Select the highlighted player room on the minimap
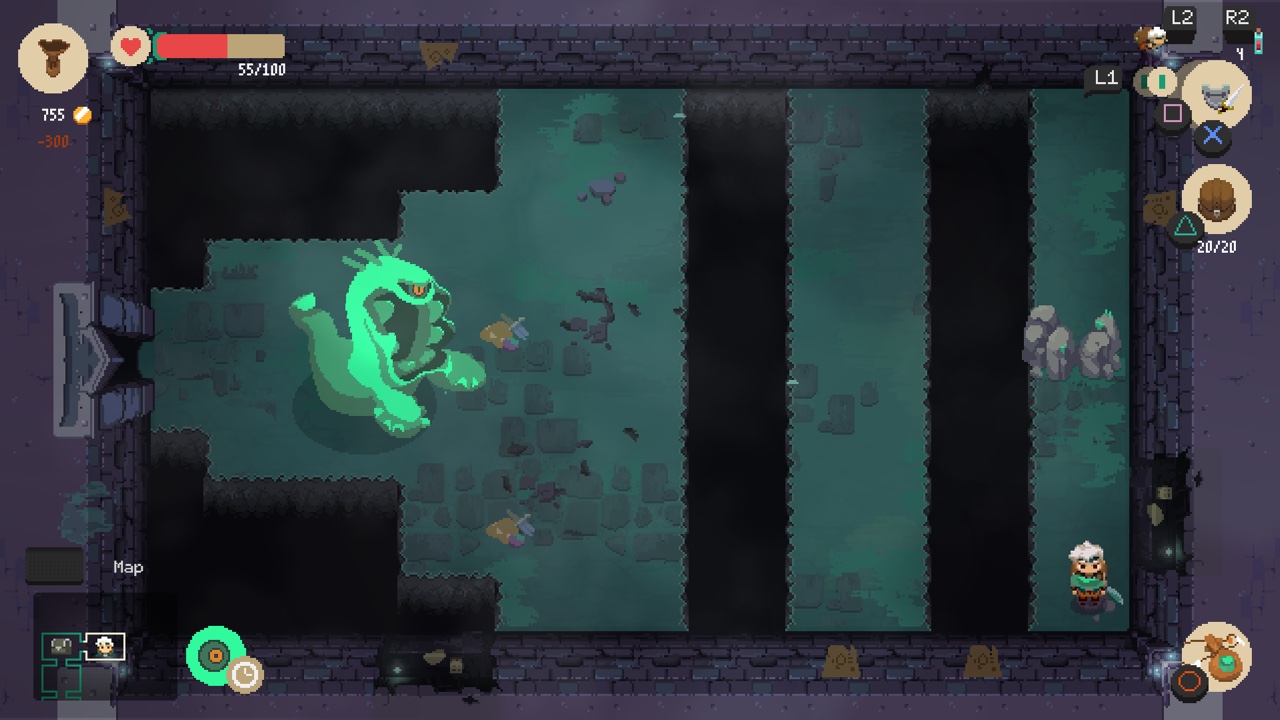1280x720 pixels. click(104, 646)
